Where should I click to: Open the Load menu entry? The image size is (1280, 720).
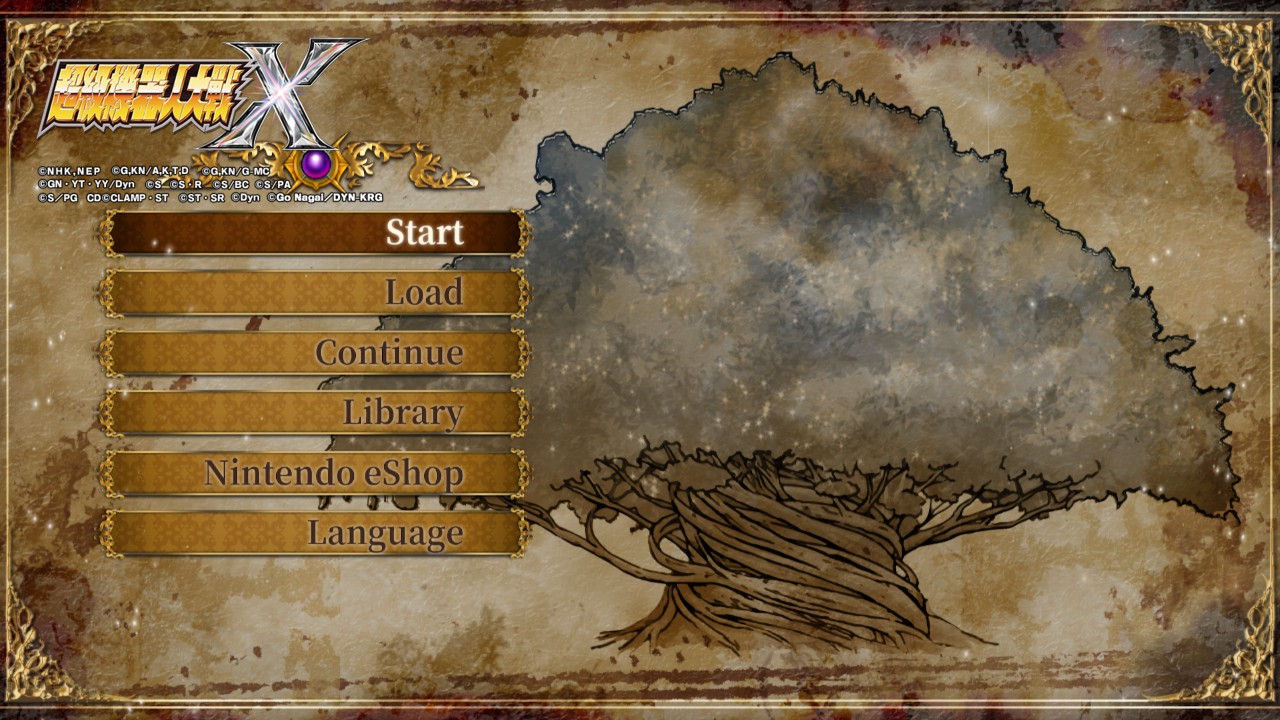pos(315,293)
